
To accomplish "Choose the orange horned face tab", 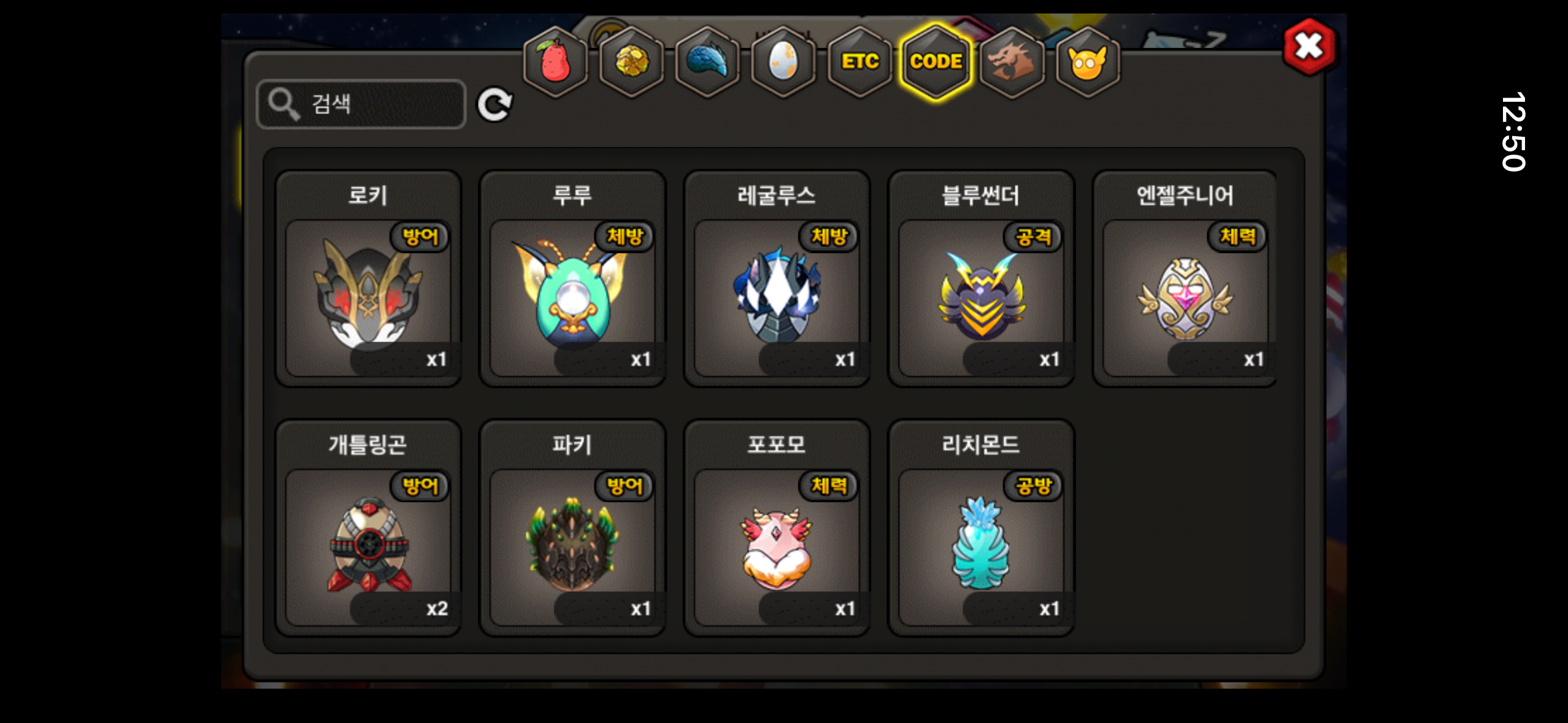I will click(x=1088, y=62).
